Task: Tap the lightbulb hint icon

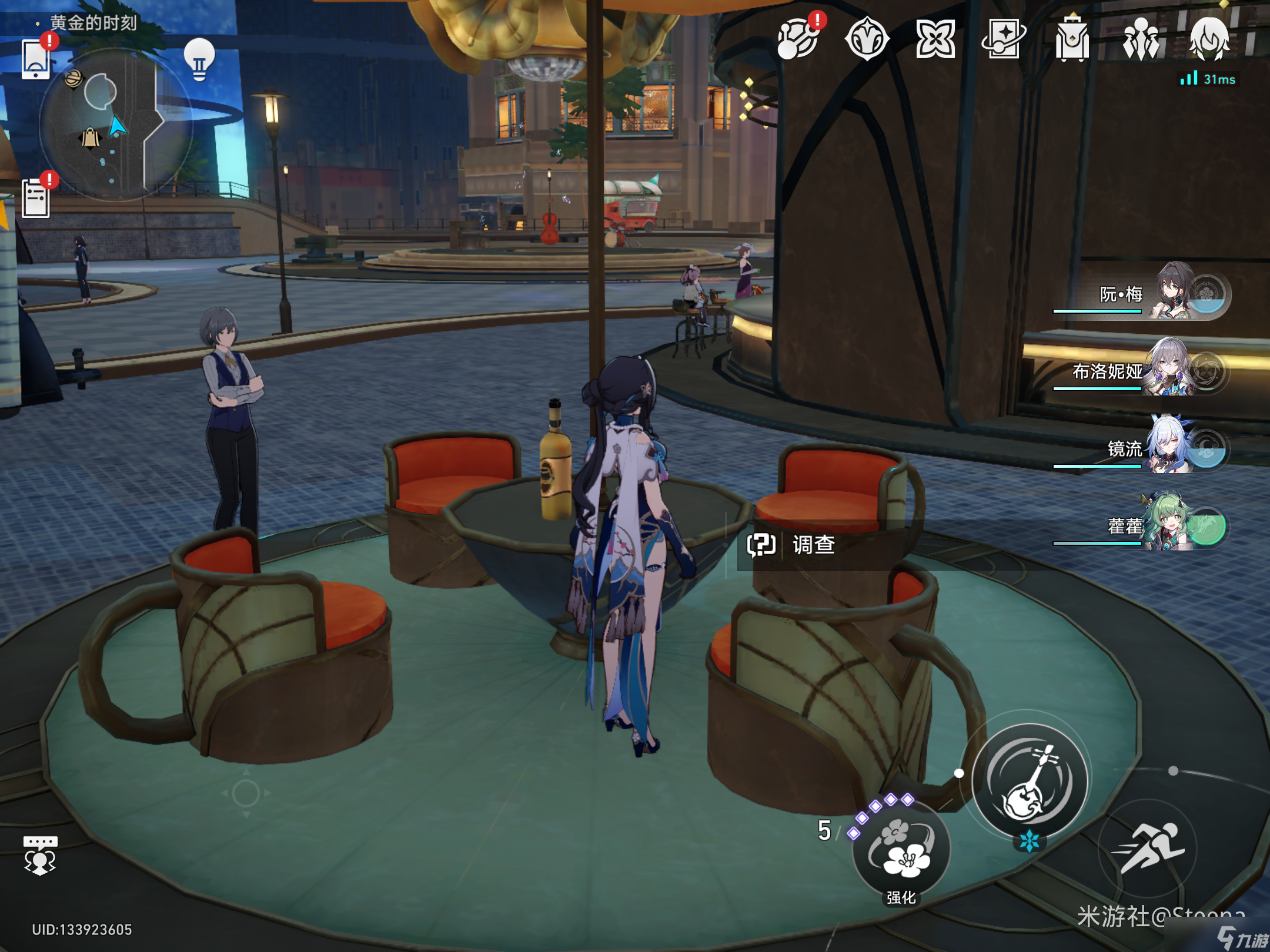Action: click(x=199, y=59)
